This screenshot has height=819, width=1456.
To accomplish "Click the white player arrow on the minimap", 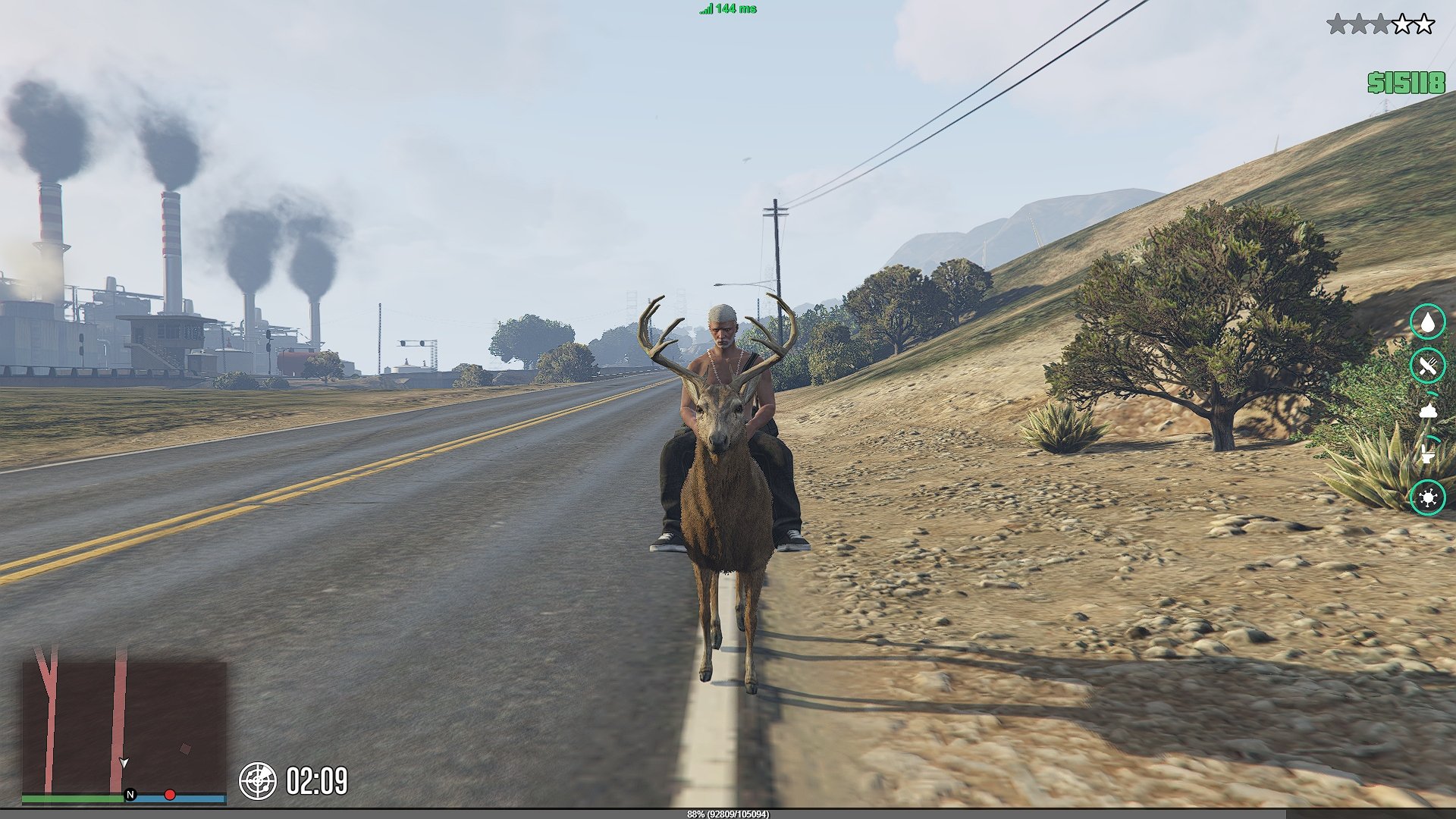I will click(x=124, y=763).
